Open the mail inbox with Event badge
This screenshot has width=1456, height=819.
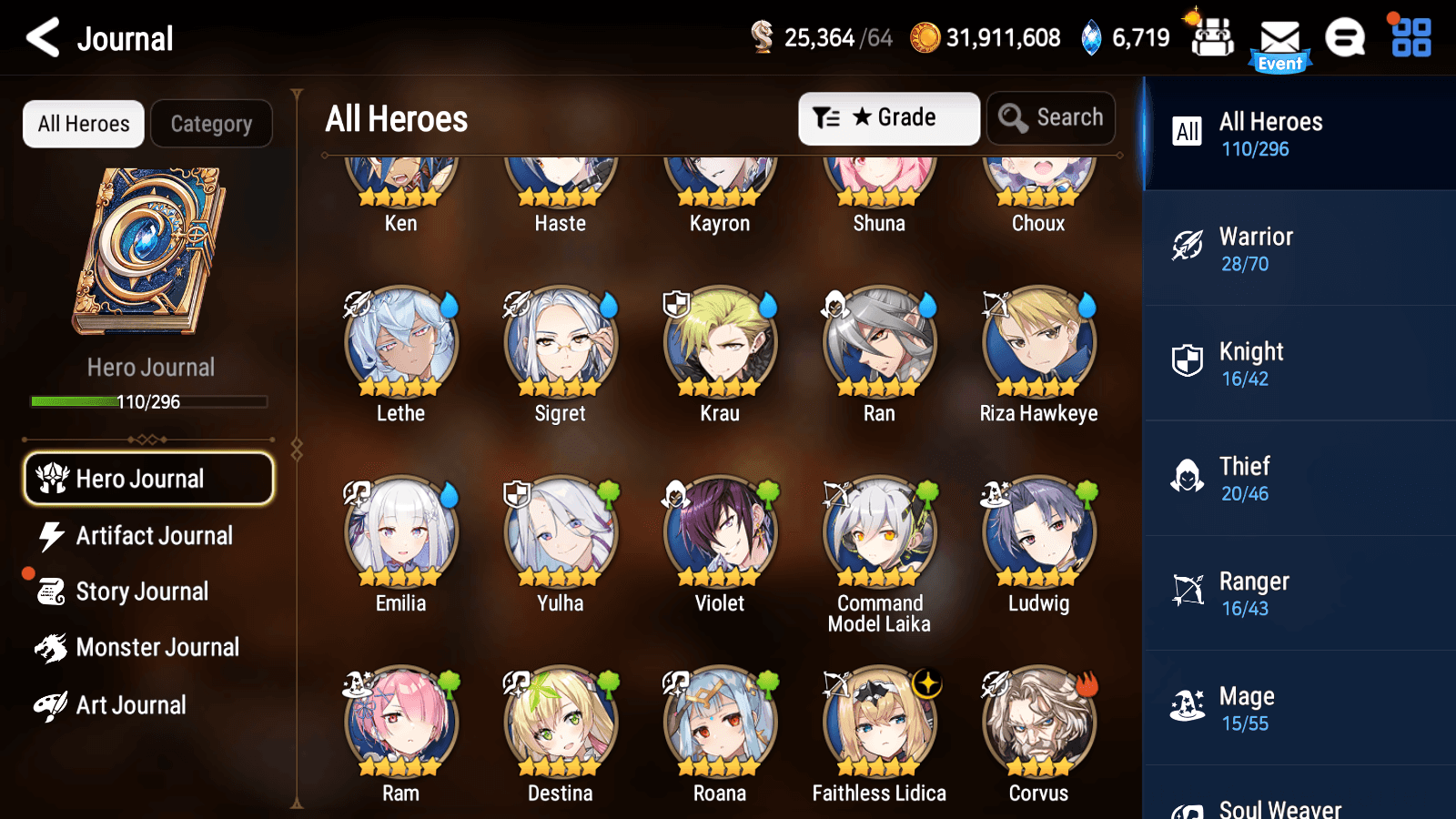1281,38
